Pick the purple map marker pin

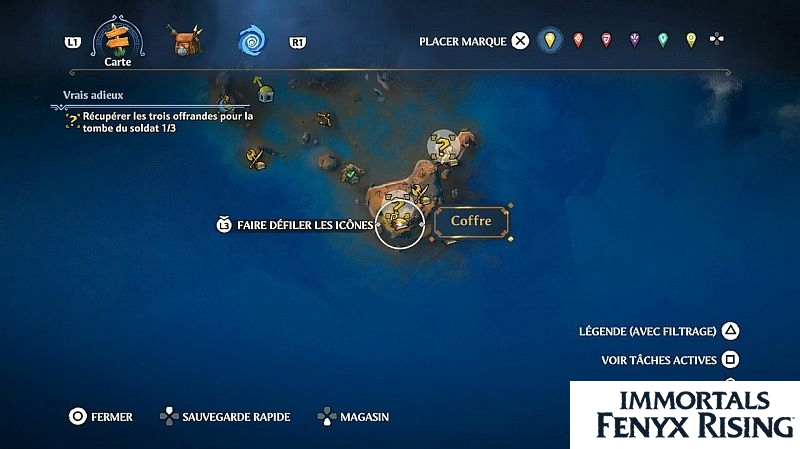tap(634, 41)
